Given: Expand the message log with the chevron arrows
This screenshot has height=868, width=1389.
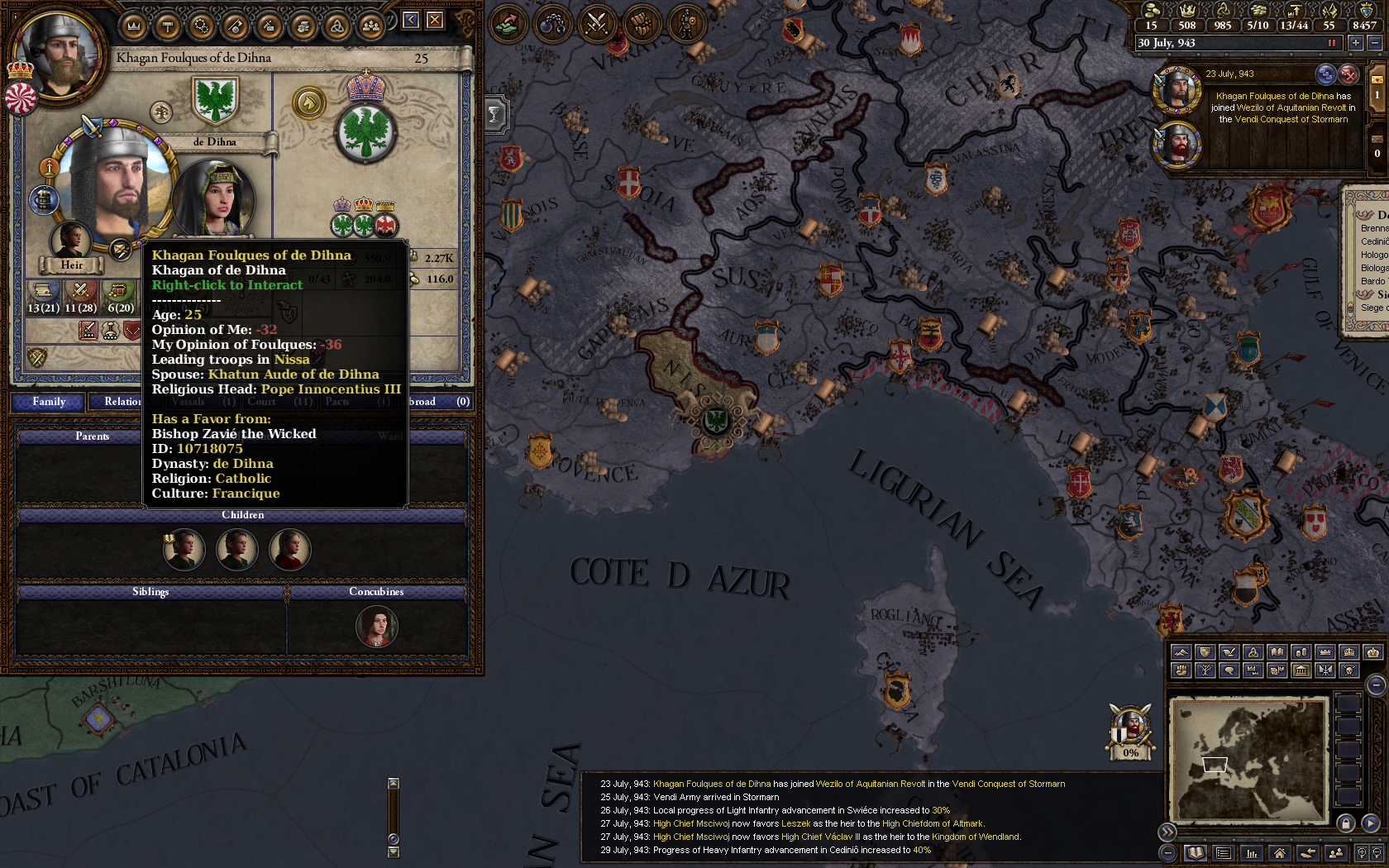Looking at the screenshot, I should [1166, 833].
